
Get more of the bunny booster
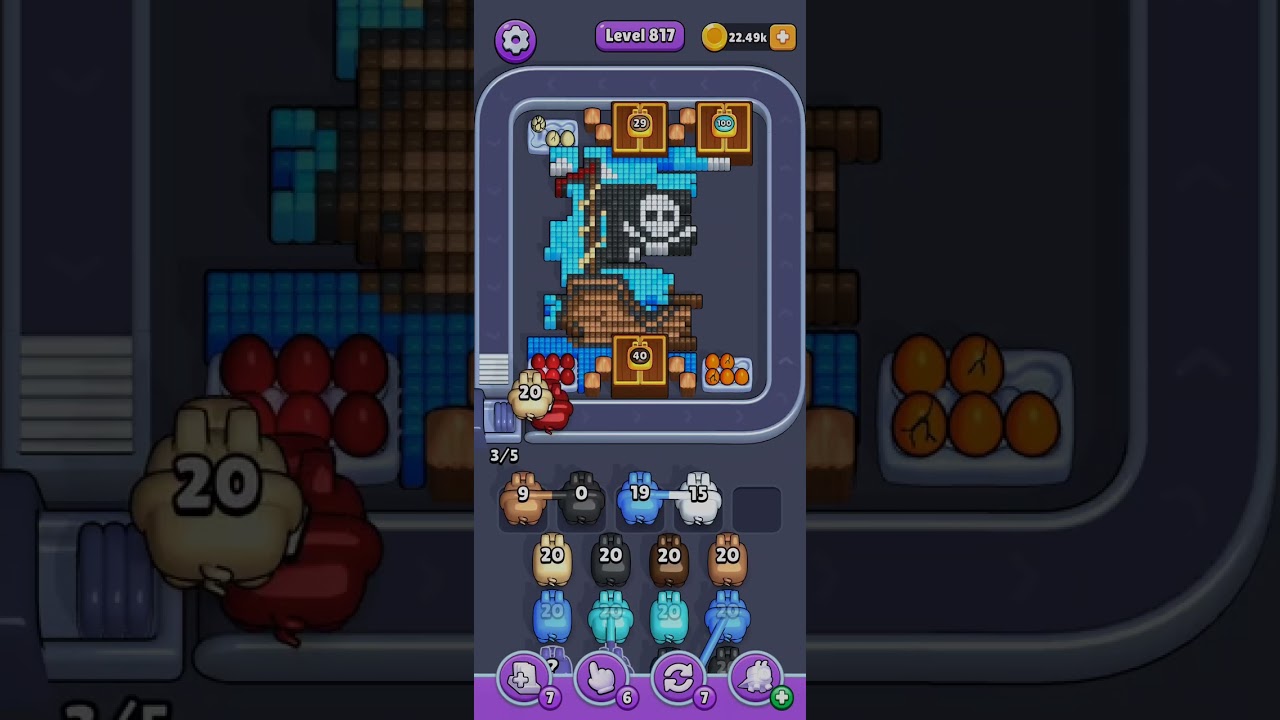(781, 698)
